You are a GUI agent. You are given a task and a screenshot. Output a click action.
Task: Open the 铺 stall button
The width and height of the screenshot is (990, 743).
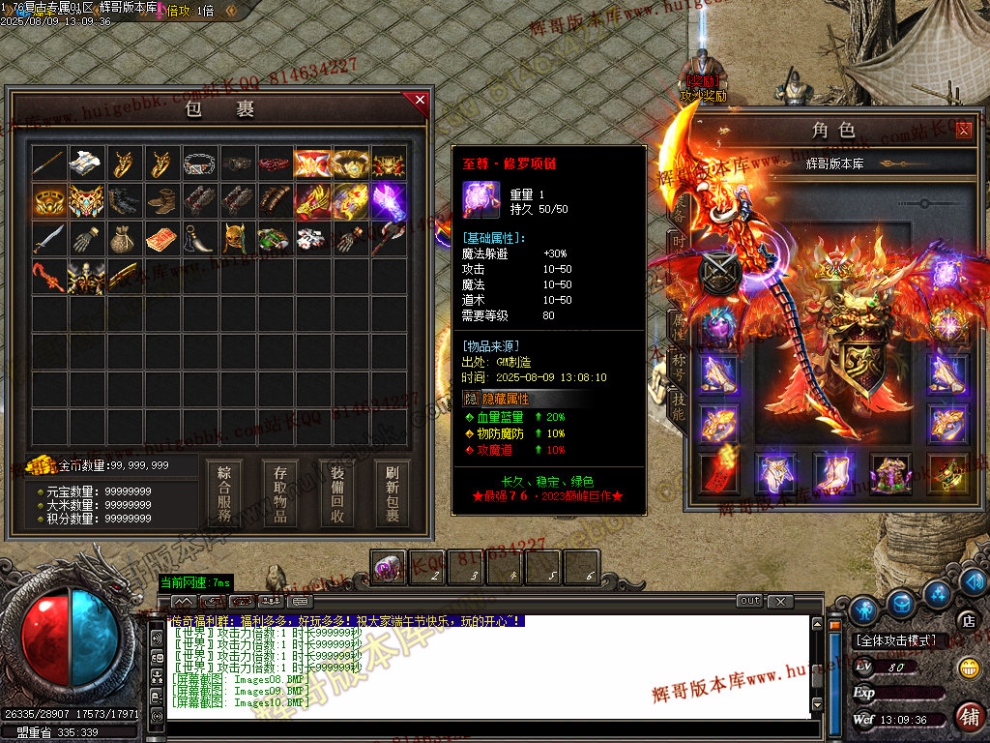[x=968, y=716]
